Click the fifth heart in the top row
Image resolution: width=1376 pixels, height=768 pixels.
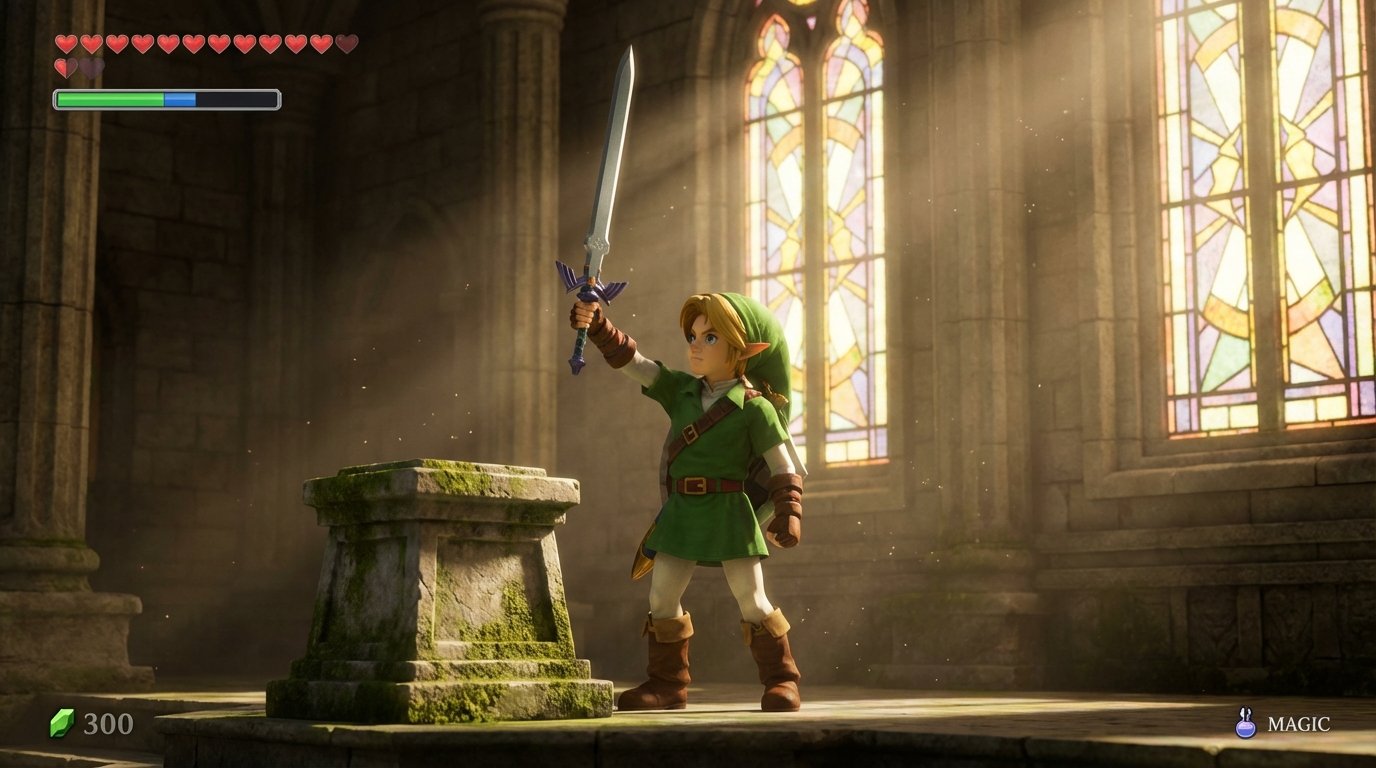click(168, 43)
